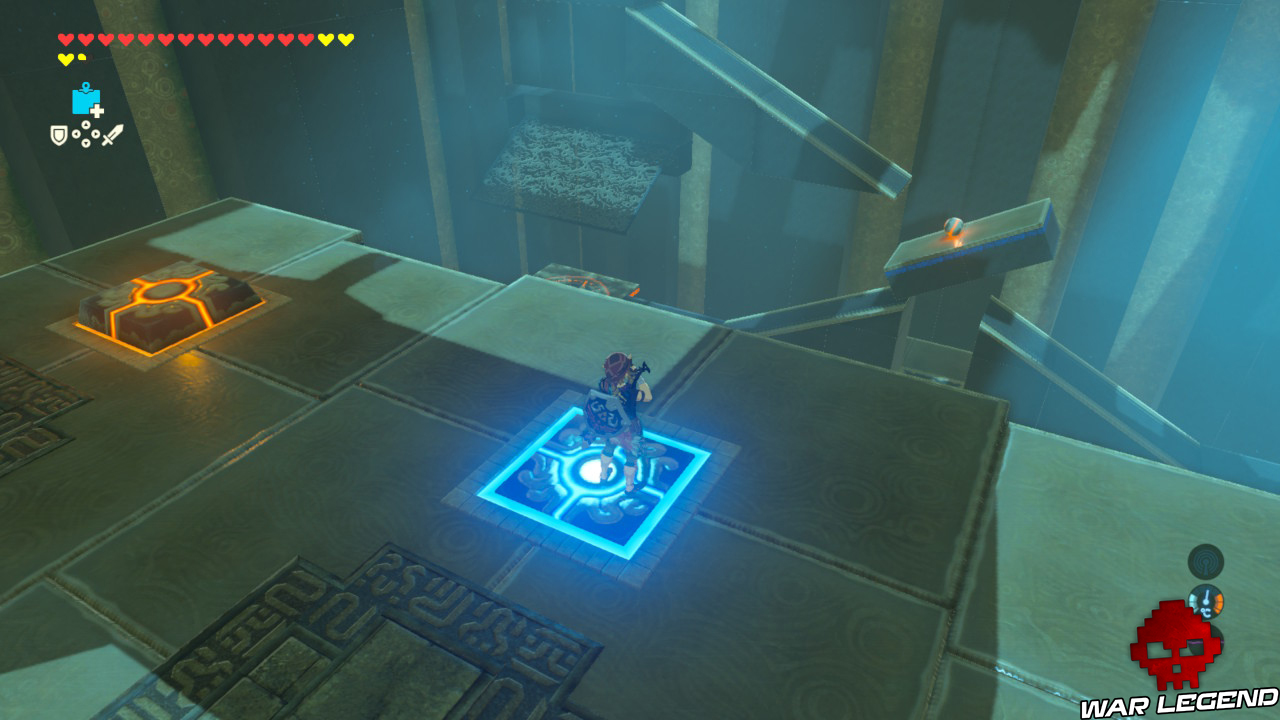Click the second yellow heart on the lower row

(81, 57)
